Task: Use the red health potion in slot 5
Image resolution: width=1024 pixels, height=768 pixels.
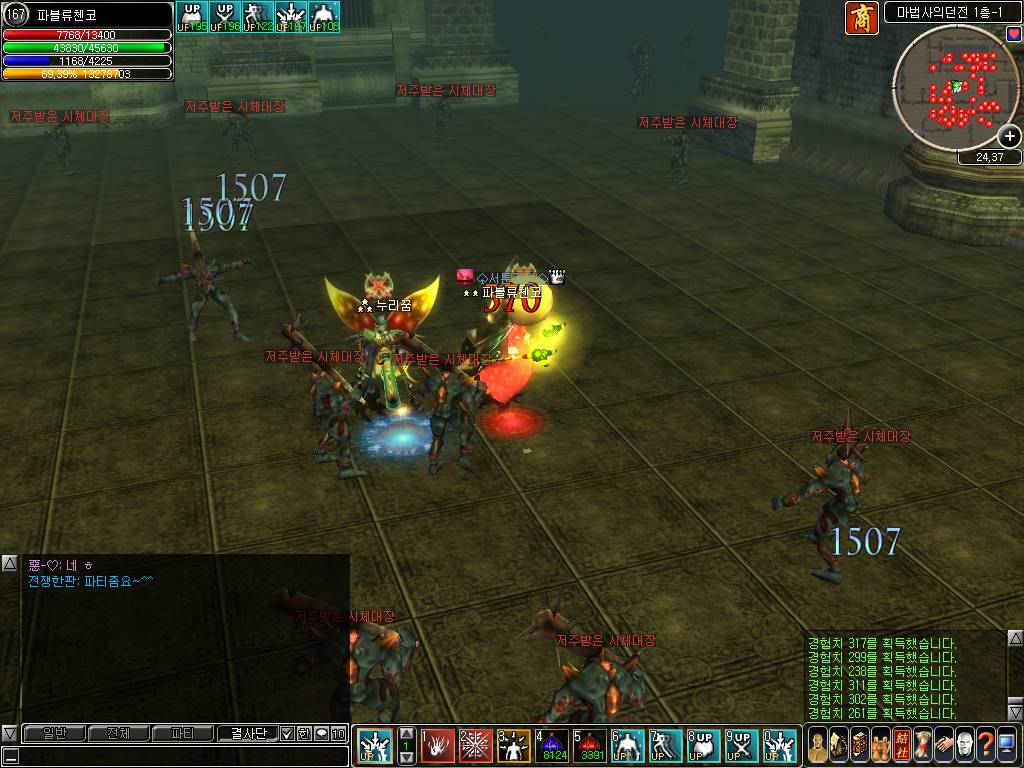Action: coord(590,745)
